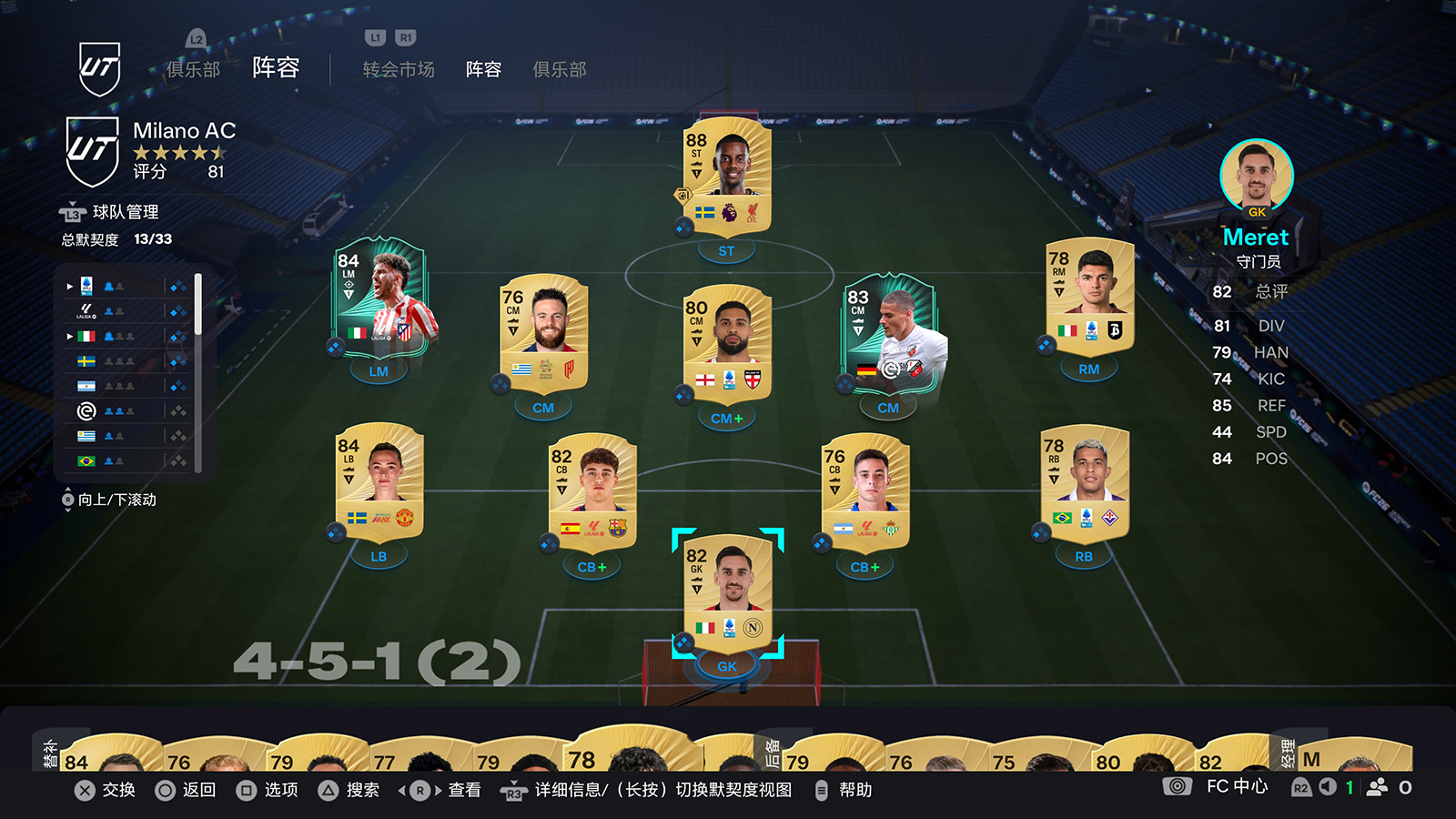
Task: Select the Italy flag chemistry row
Action: pyautogui.click(x=127, y=336)
